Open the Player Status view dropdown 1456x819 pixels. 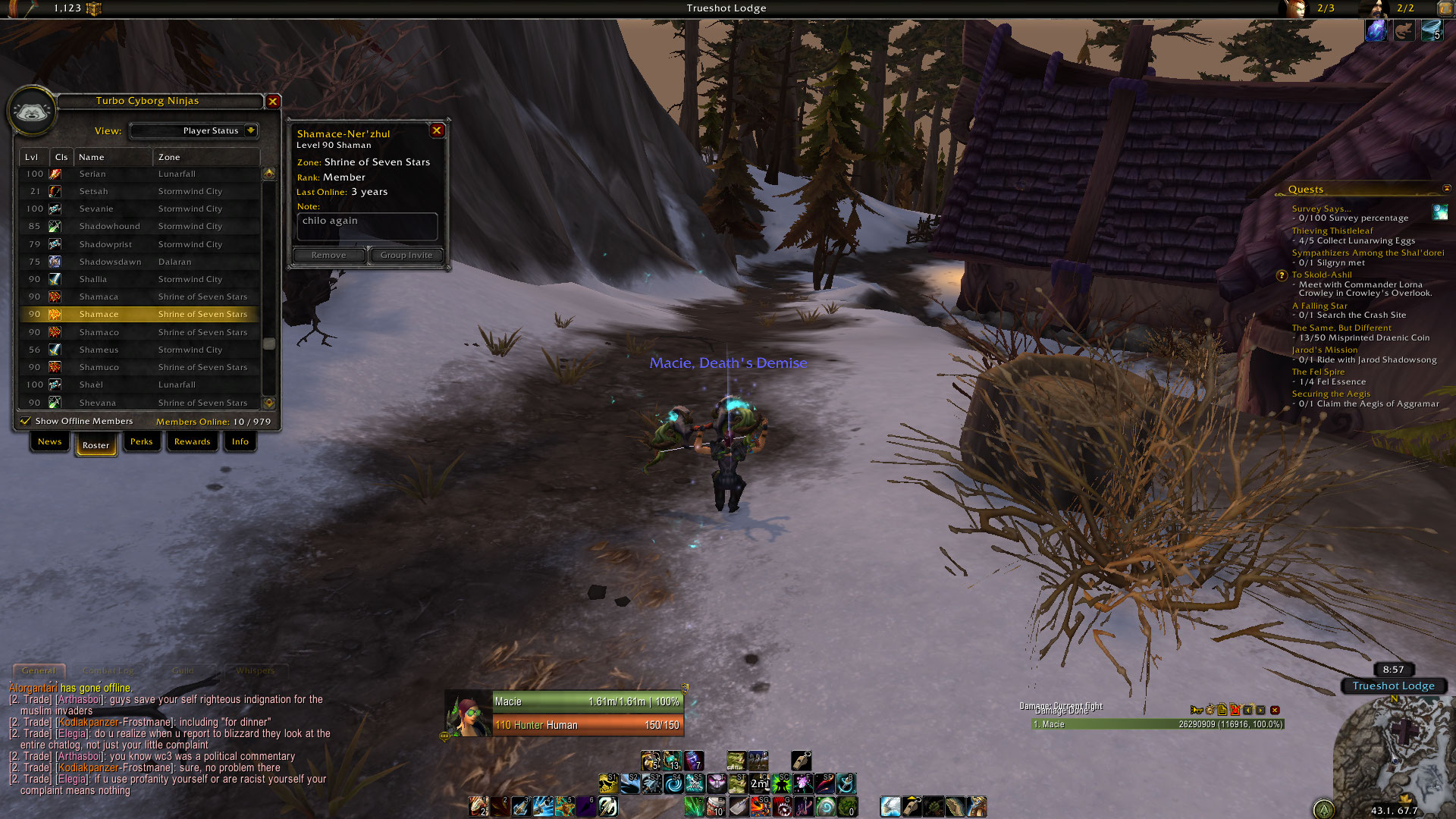pyautogui.click(x=251, y=130)
